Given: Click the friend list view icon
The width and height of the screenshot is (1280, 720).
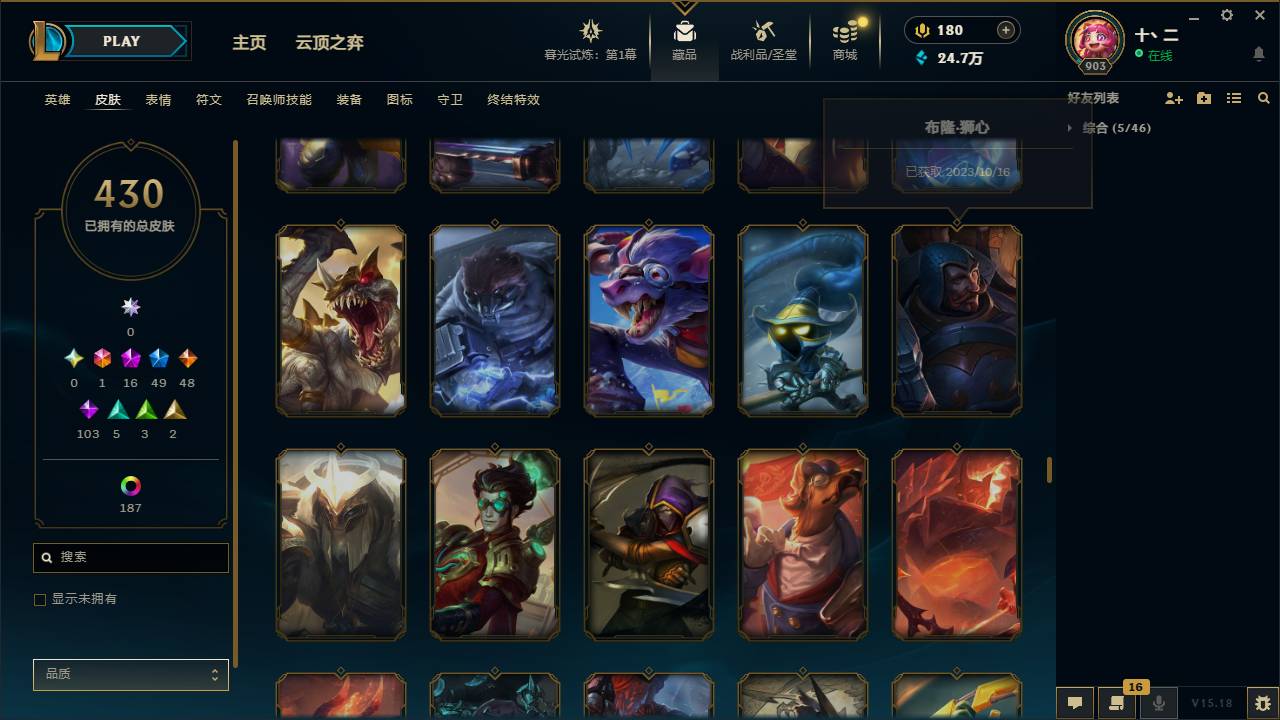Looking at the screenshot, I should tap(1233, 98).
